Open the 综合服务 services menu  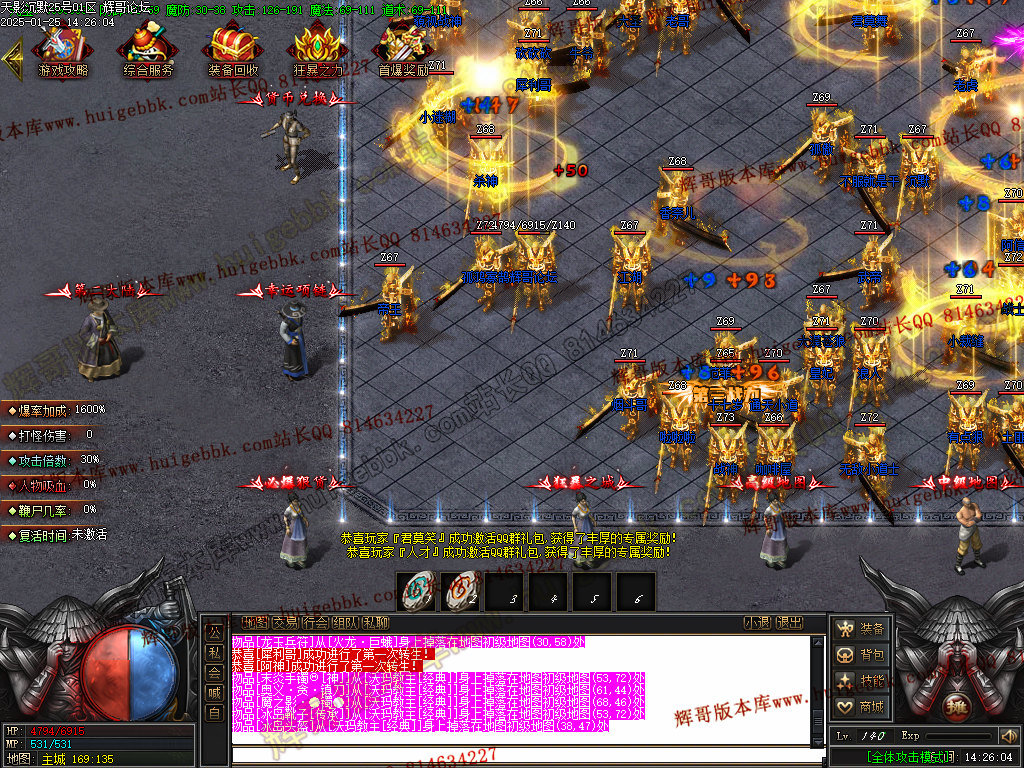click(x=148, y=48)
